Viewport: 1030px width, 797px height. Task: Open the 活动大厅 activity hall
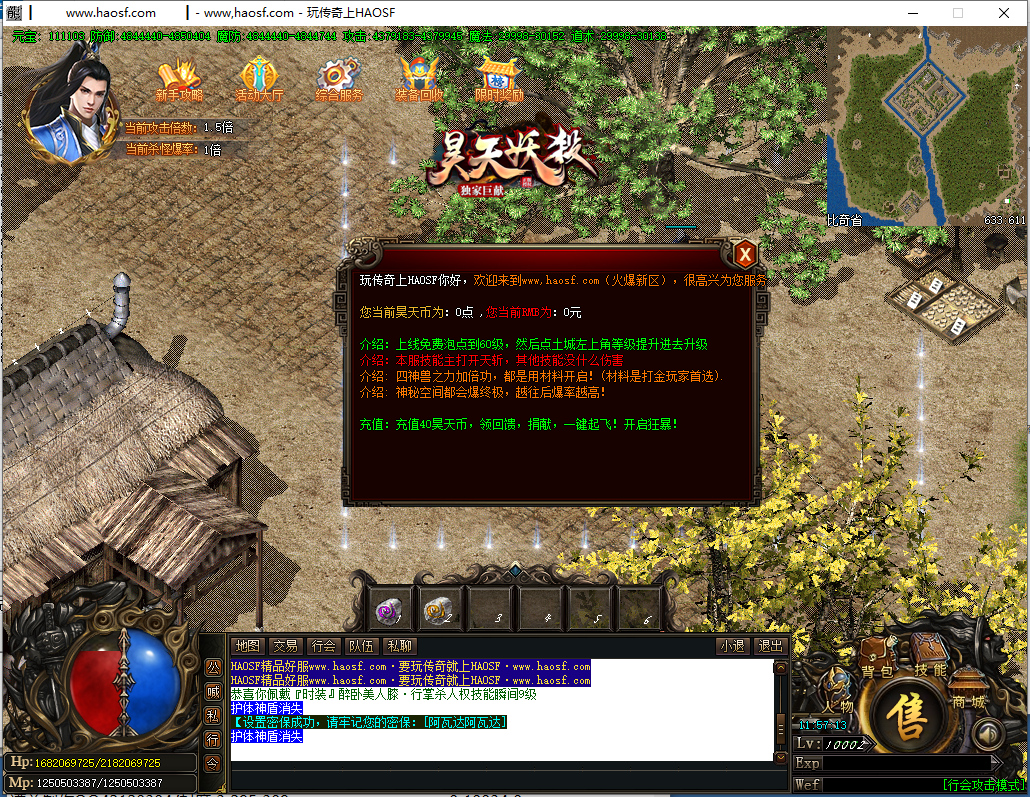point(259,80)
